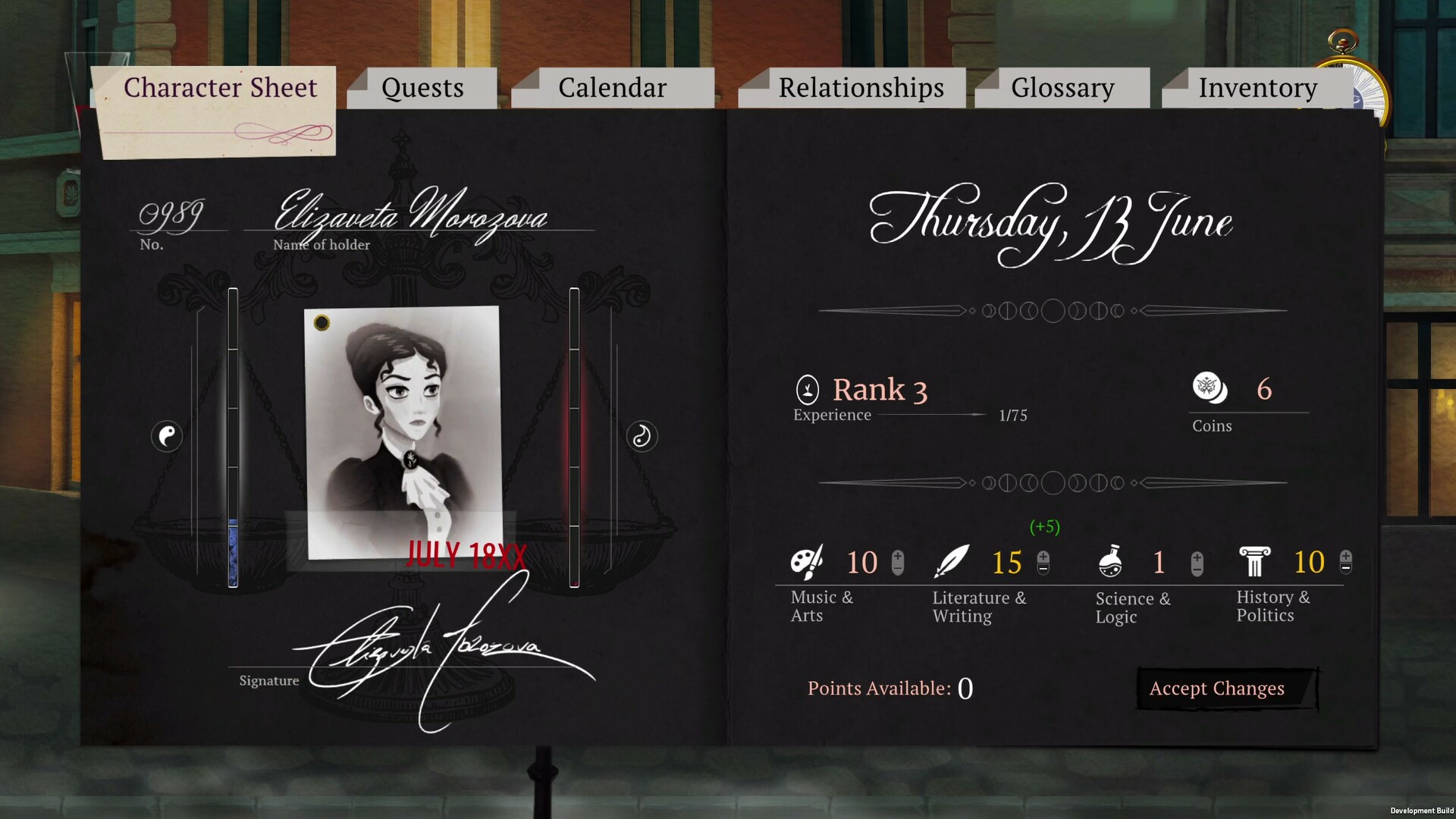This screenshot has width=1456, height=819.
Task: Select the Music & Arts palette icon
Action: click(x=806, y=562)
